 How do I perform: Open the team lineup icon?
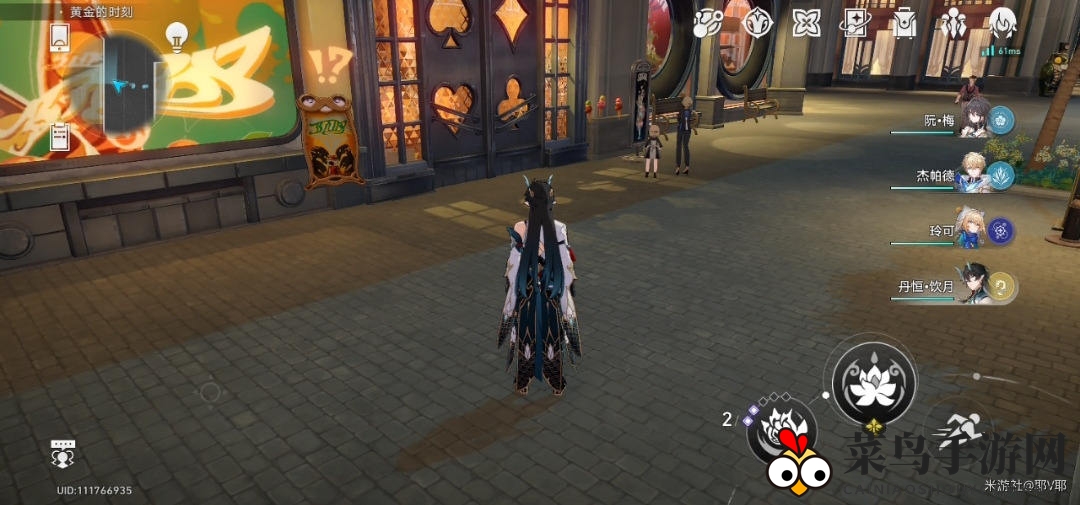coord(953,22)
